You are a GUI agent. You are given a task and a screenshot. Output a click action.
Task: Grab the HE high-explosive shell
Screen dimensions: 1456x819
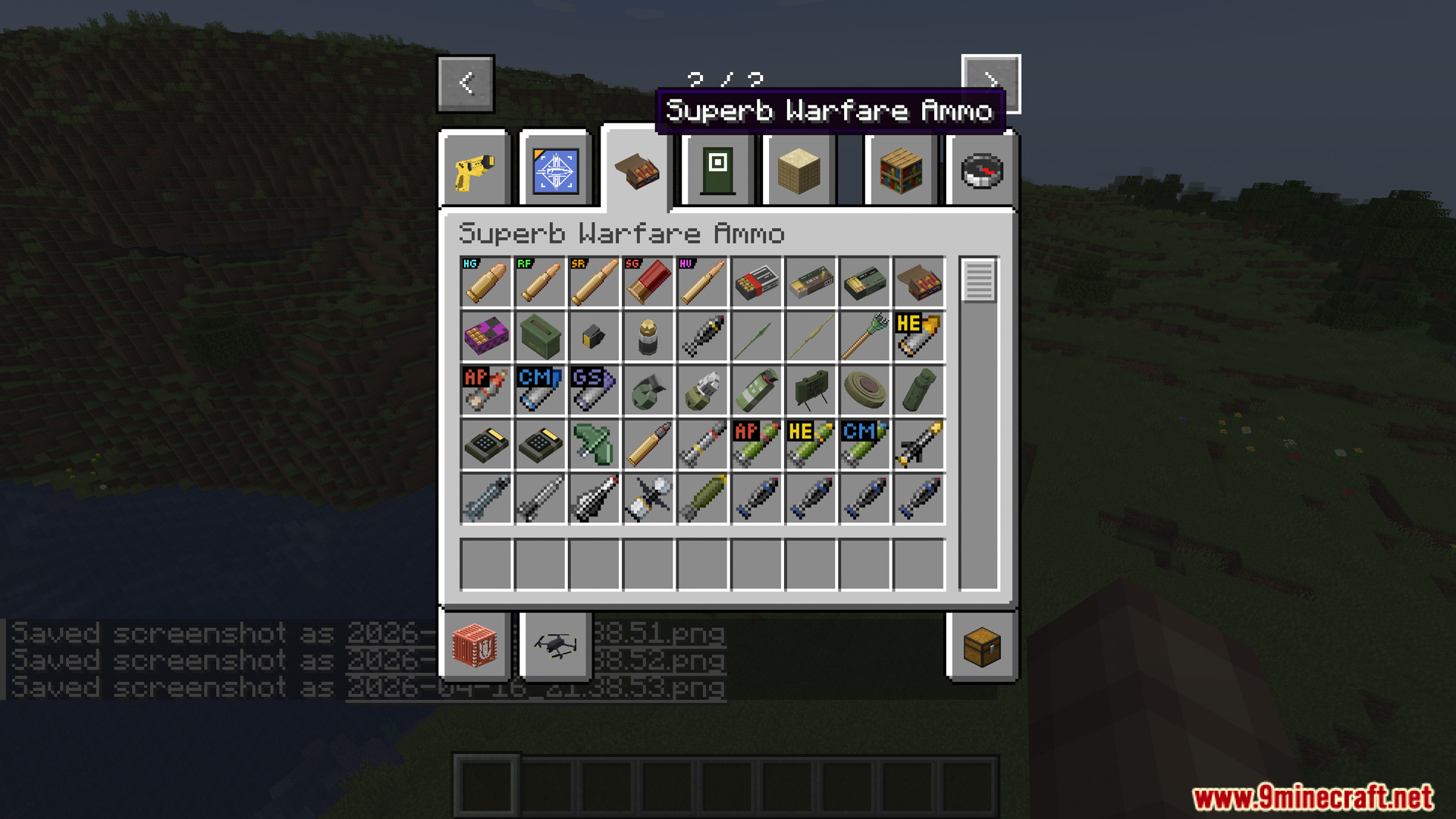point(918,336)
